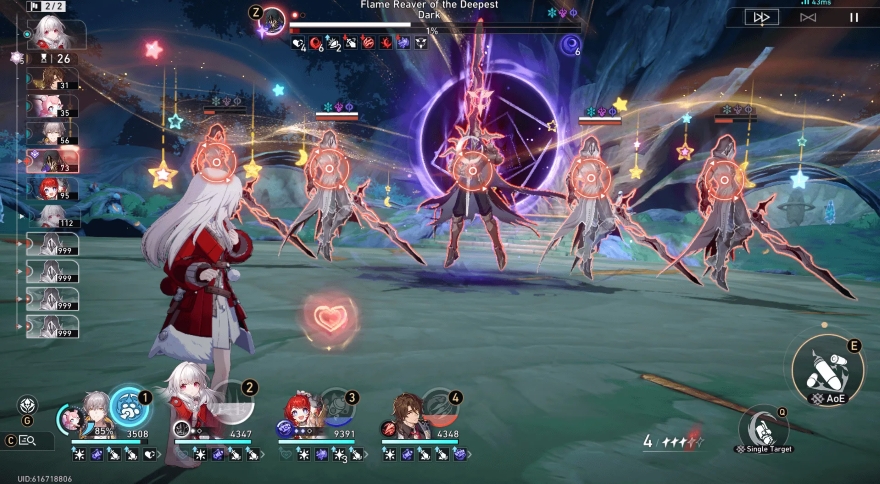
Task: Activate the first character's glowing ultimate
Action: (128, 407)
